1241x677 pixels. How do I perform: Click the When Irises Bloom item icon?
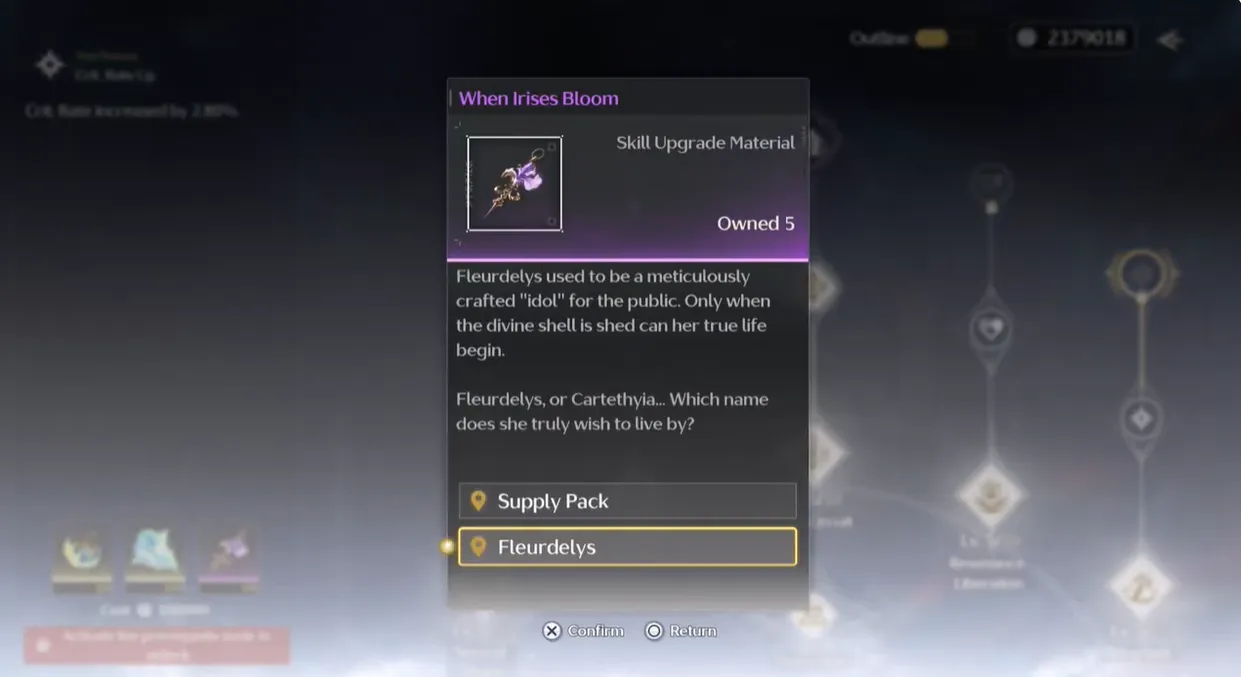coord(514,184)
